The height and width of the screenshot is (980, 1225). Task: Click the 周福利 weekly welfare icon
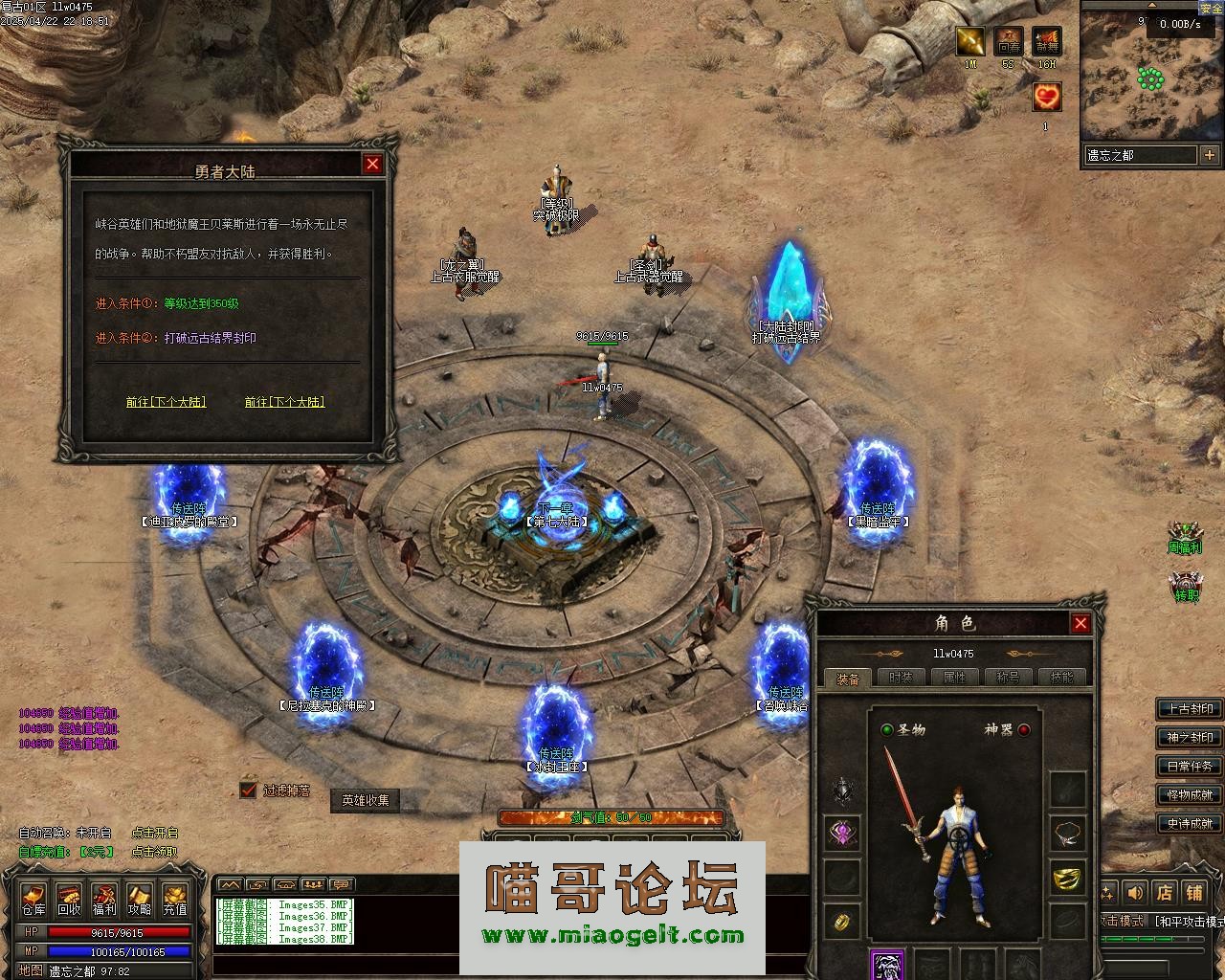point(1187,538)
